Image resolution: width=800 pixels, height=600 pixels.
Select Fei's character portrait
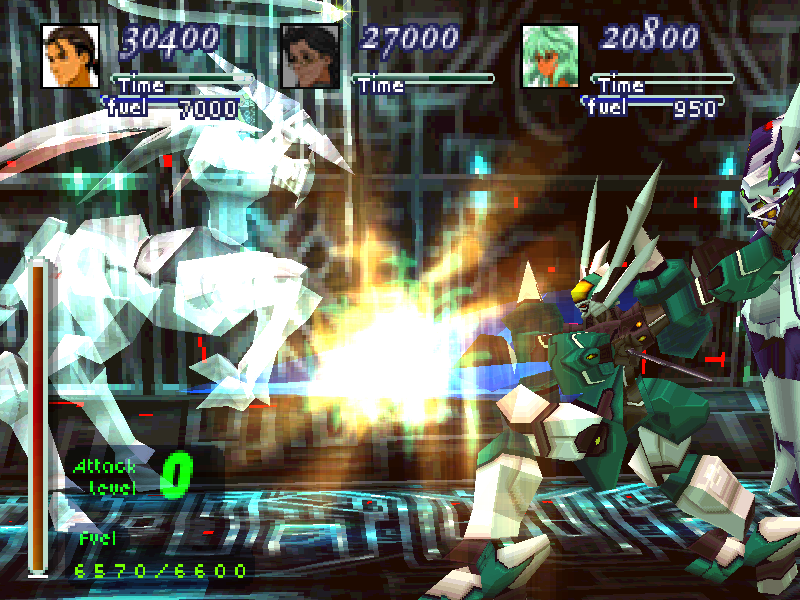70,57
